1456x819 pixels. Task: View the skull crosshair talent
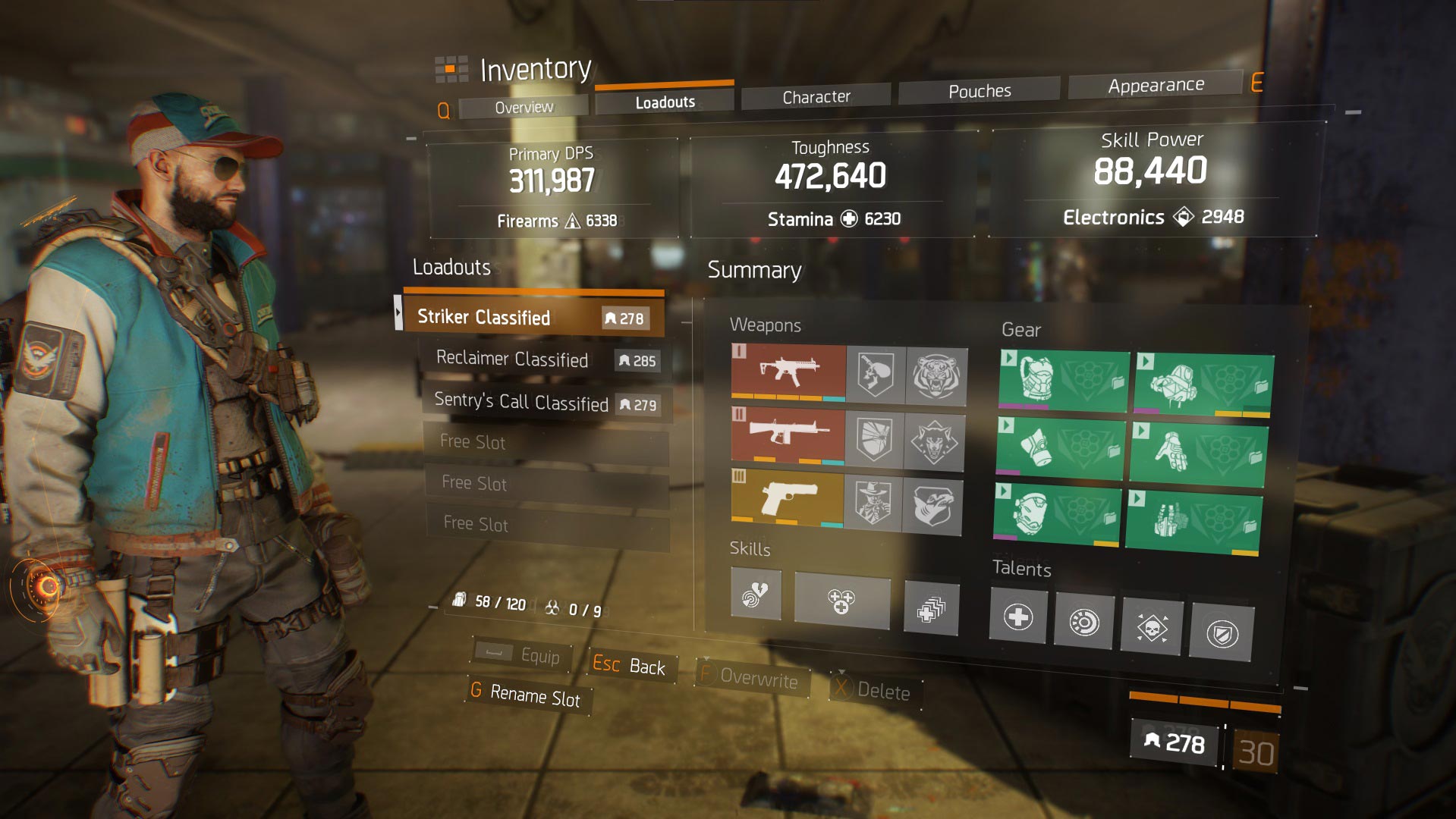click(x=1152, y=627)
